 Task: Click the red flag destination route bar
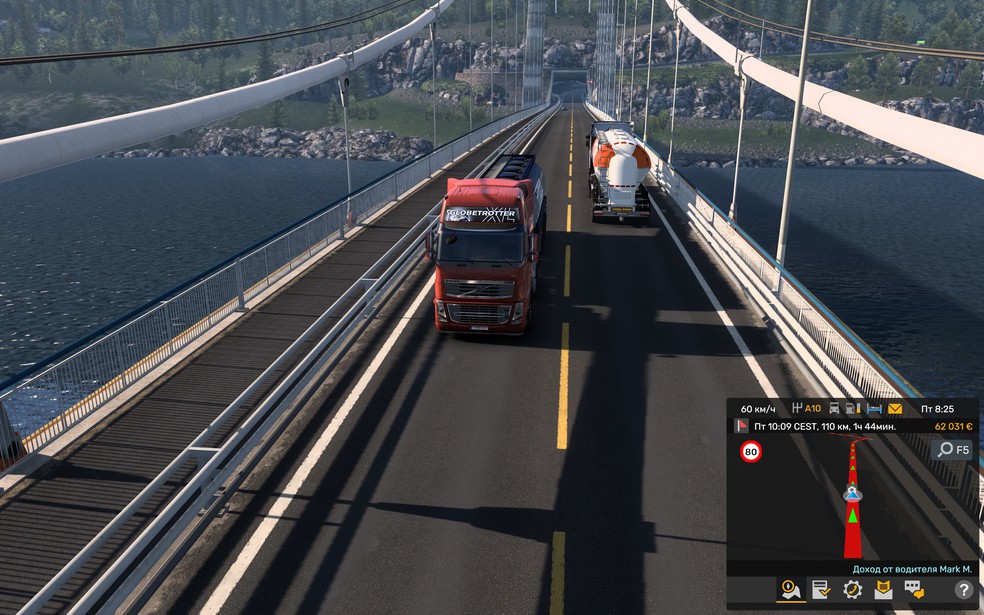(x=820, y=426)
